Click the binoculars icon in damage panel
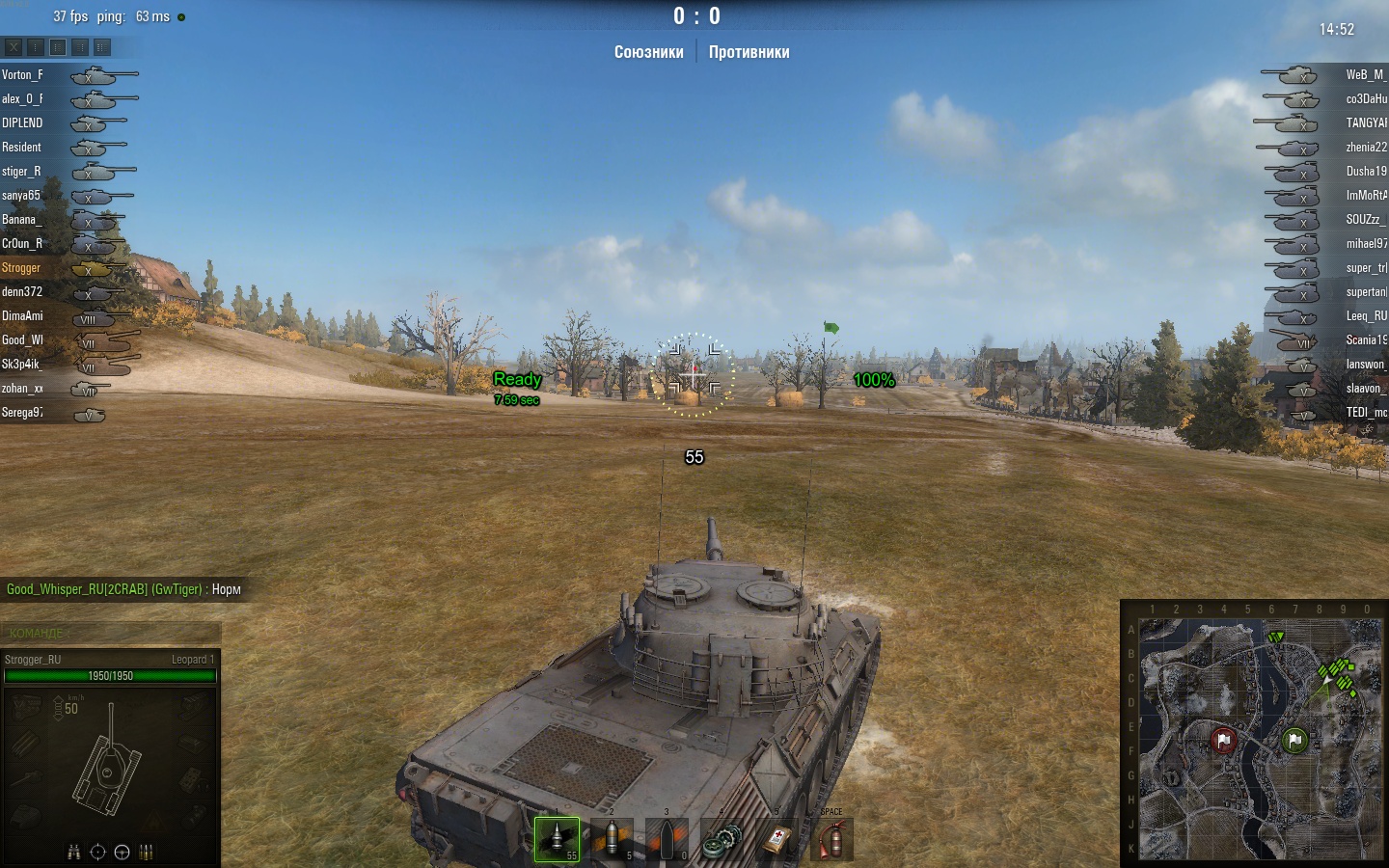1389x868 pixels. [74, 852]
